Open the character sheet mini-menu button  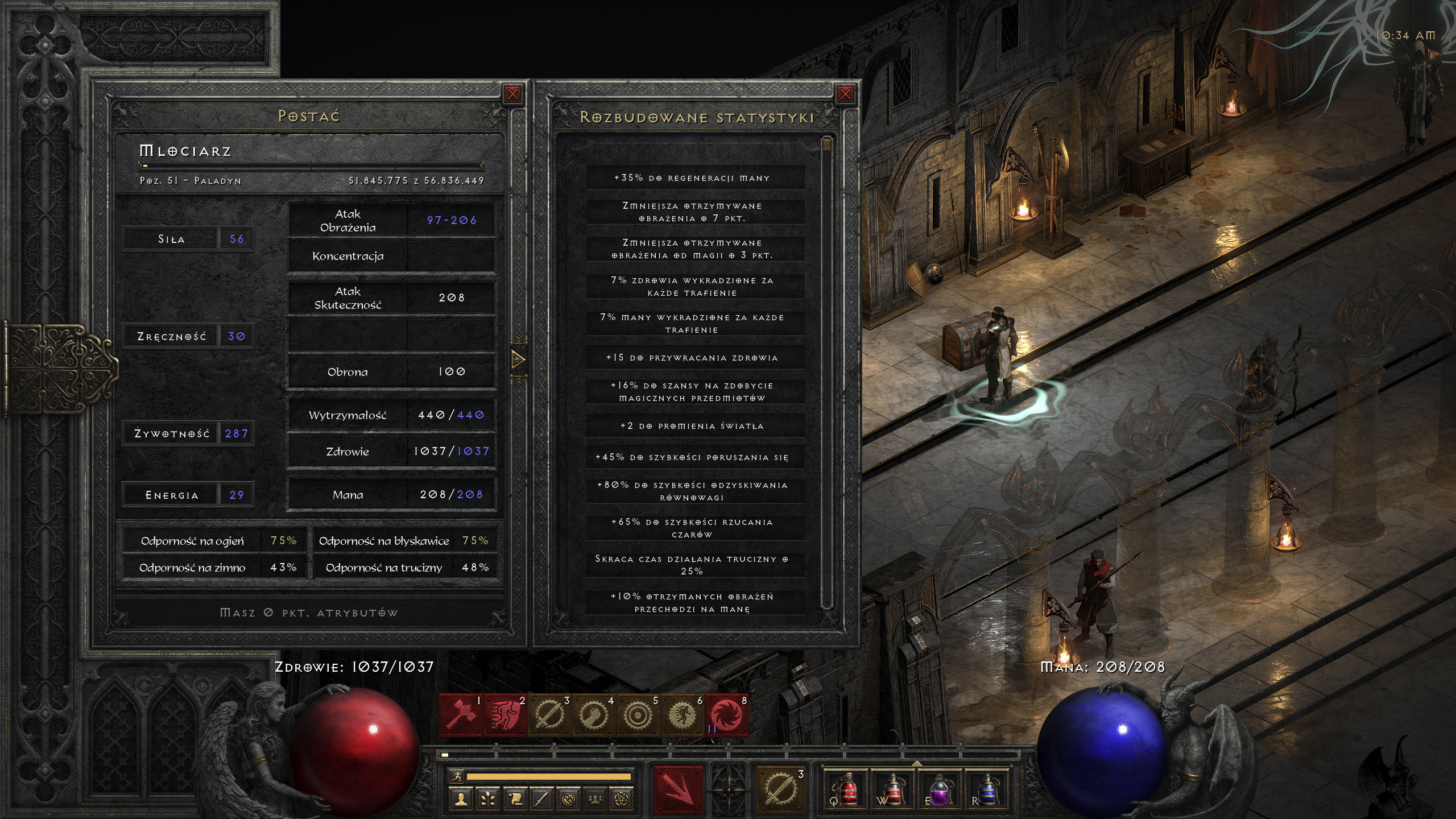coord(461,800)
